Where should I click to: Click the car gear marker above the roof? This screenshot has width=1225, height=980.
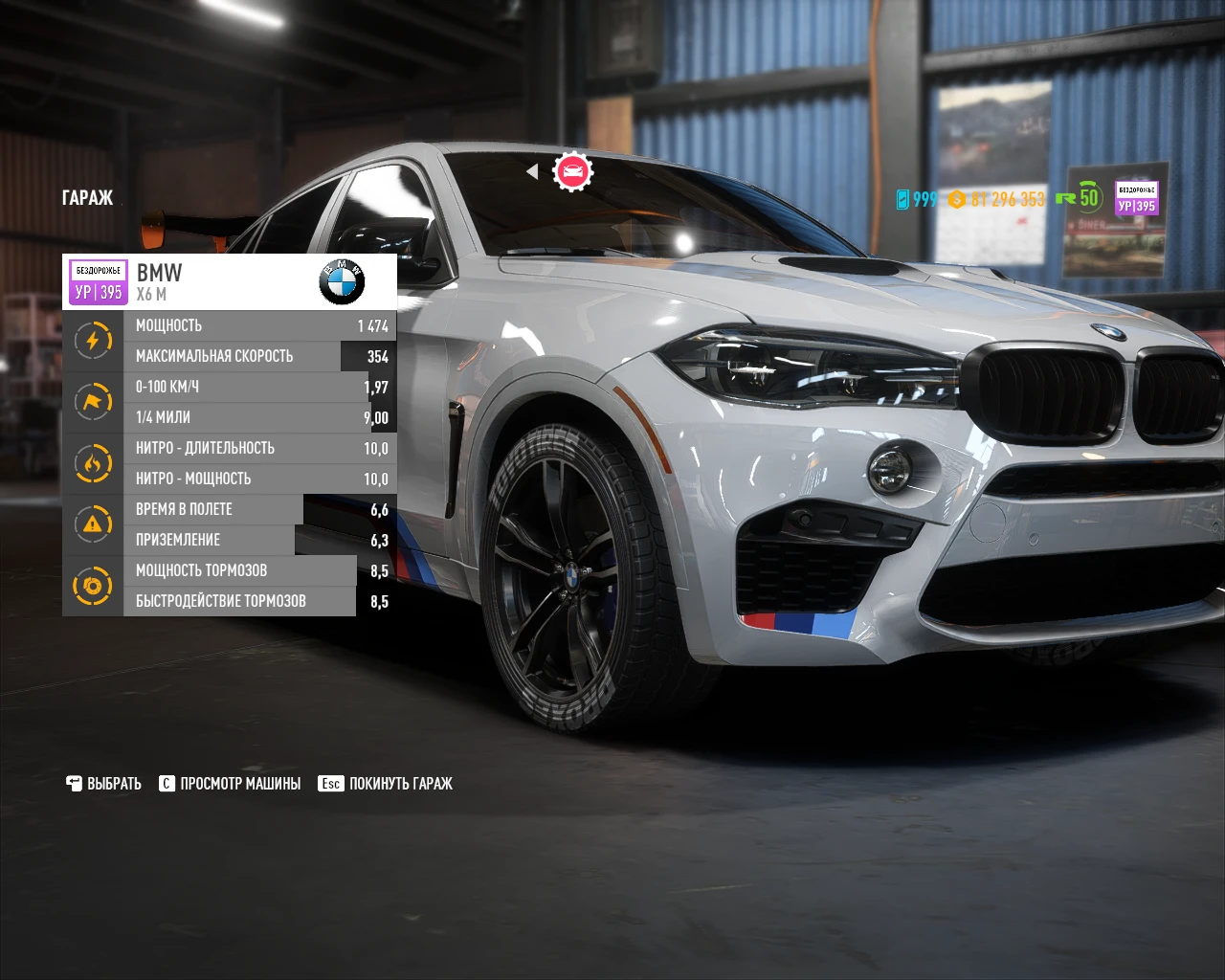(572, 171)
